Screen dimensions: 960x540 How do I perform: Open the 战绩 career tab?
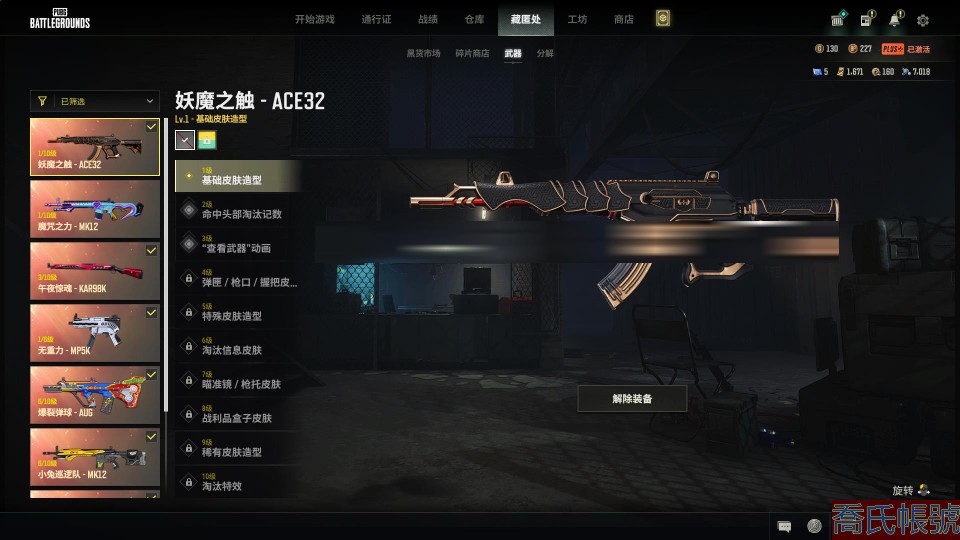click(x=427, y=19)
